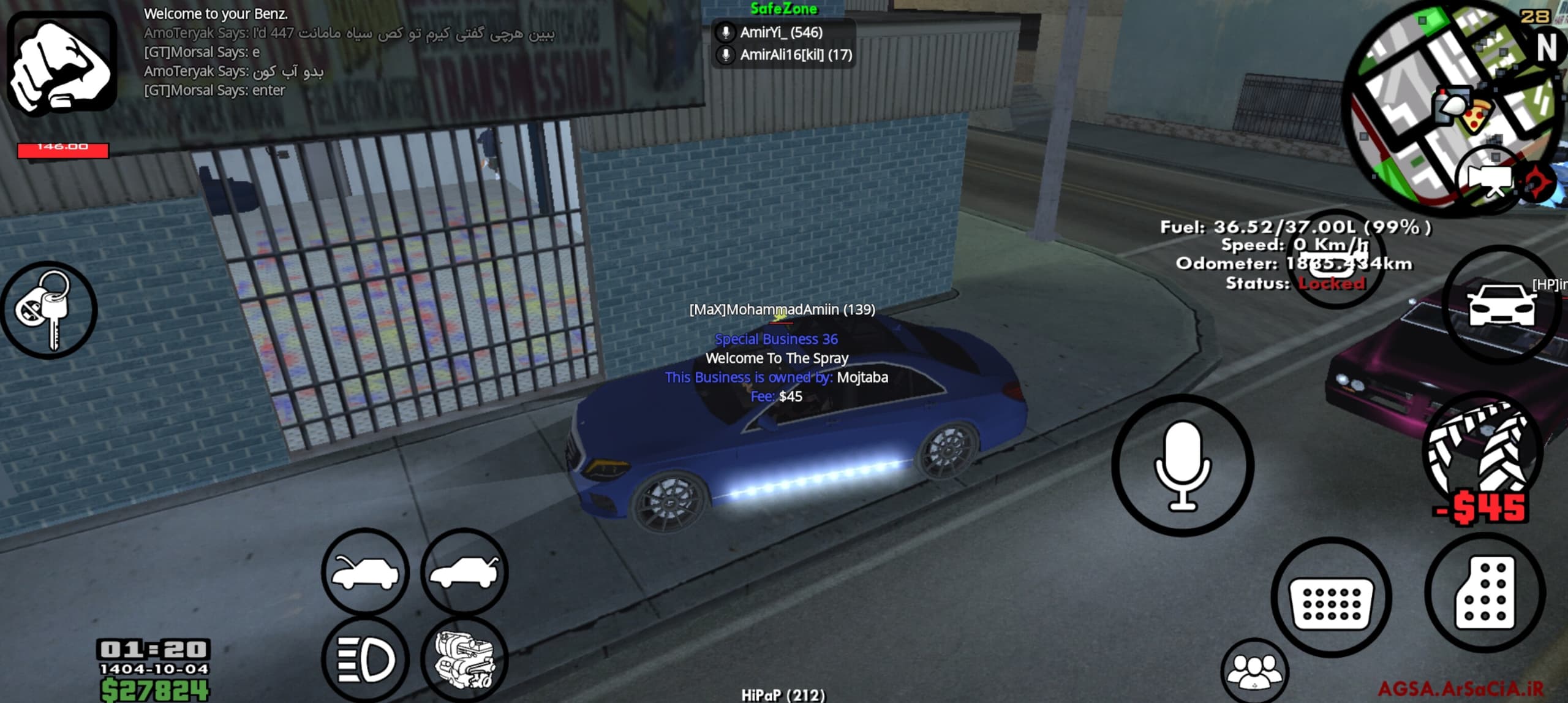The height and width of the screenshot is (703, 1568).
Task: Toggle the headlights button
Action: [x=365, y=659]
